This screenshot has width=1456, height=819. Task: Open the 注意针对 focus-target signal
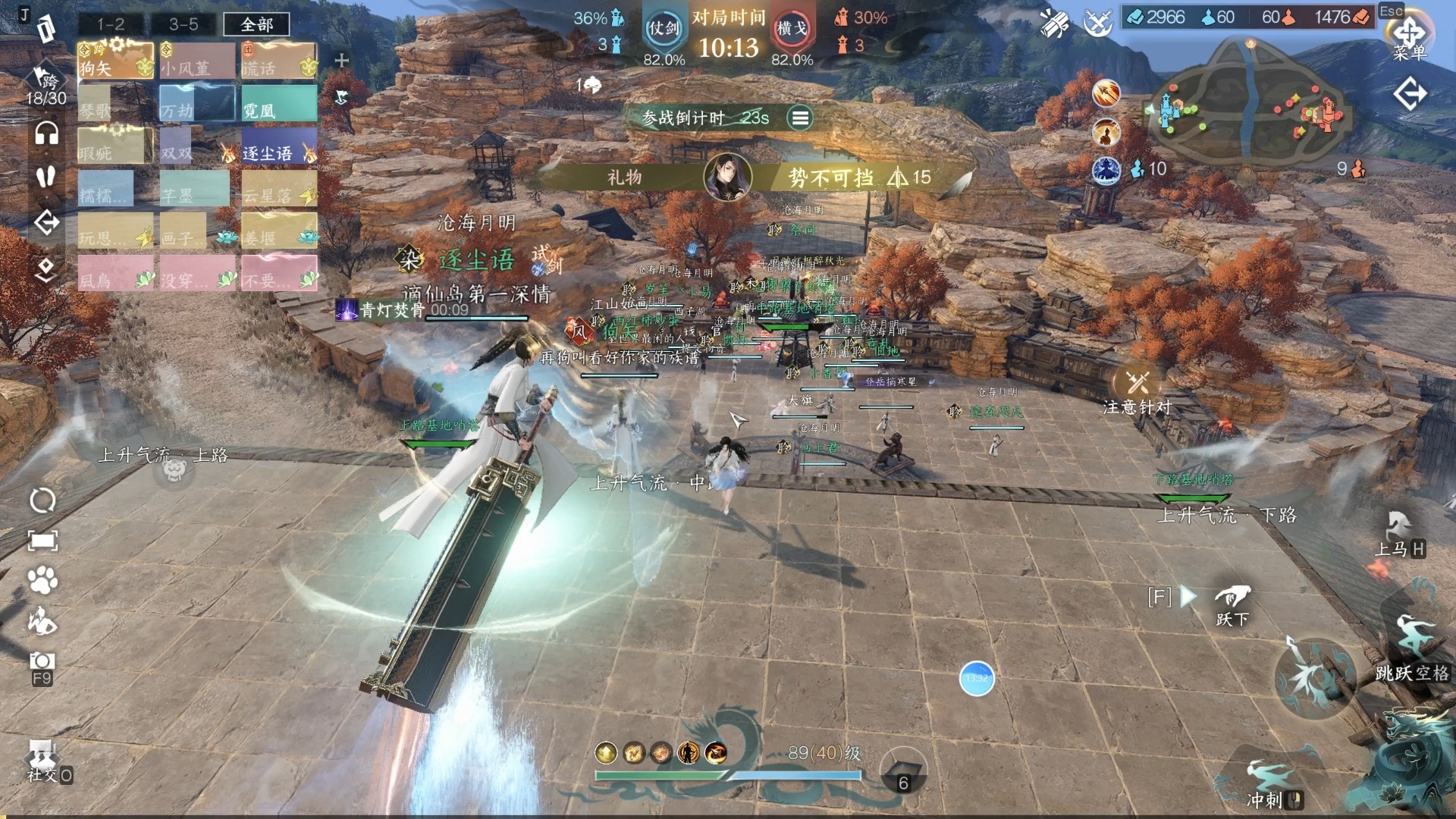1137,391
